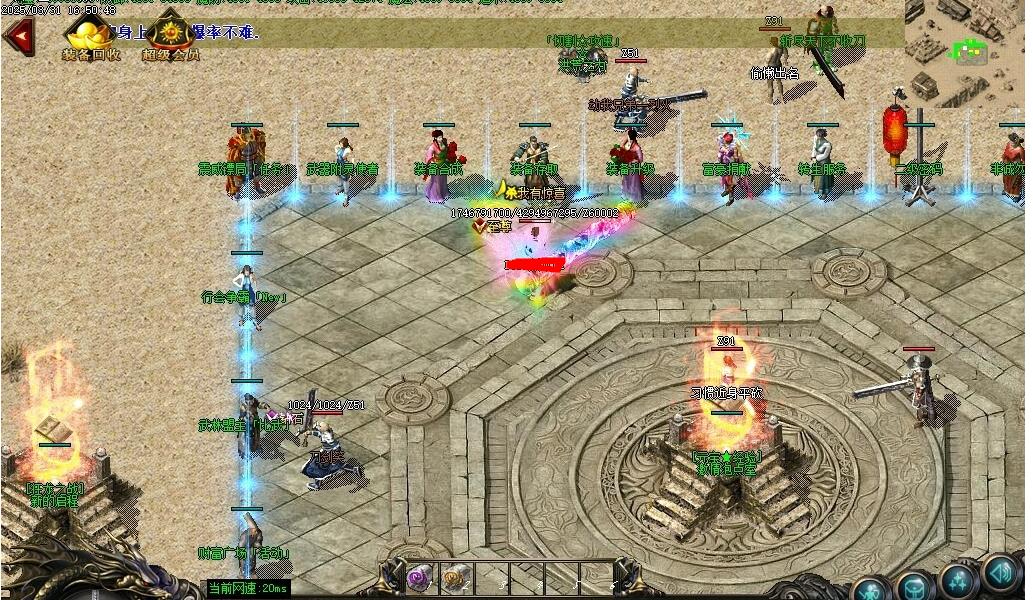Open the 装备回收 gold ingot menu

coord(91,32)
